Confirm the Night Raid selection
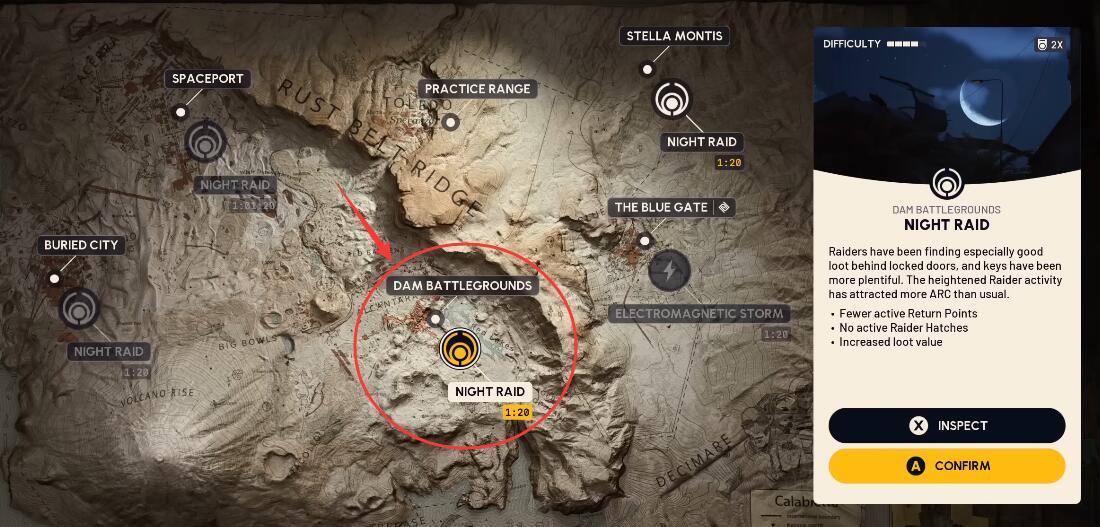Screen dimensions: 1100x527 pyautogui.click(x=946, y=466)
